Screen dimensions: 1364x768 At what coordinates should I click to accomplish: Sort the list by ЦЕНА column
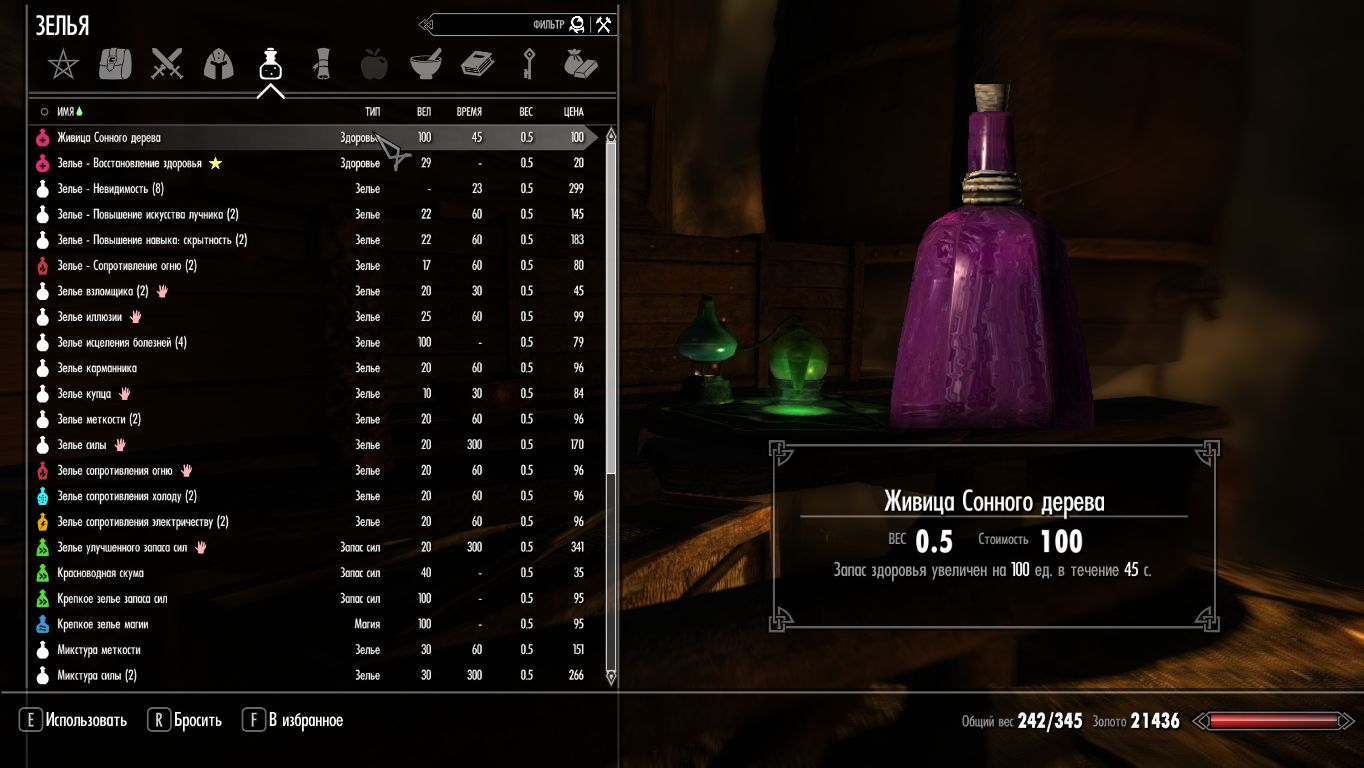pyautogui.click(x=574, y=112)
